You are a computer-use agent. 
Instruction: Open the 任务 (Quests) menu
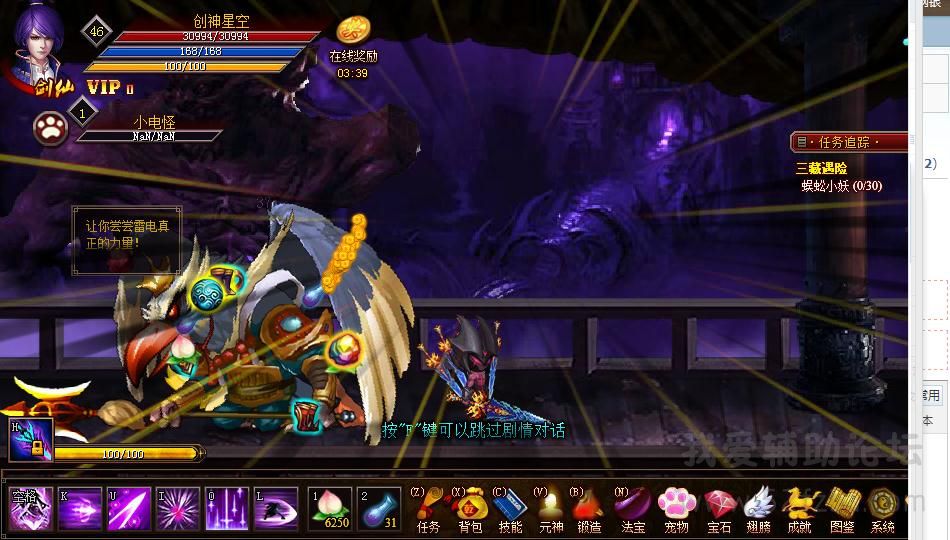(x=428, y=506)
